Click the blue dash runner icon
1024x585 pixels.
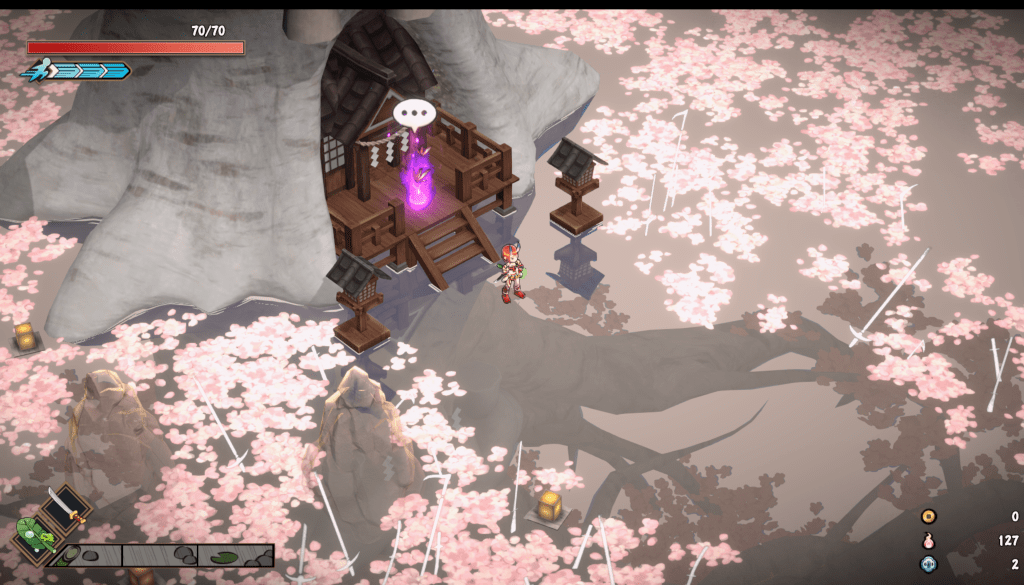click(36, 70)
